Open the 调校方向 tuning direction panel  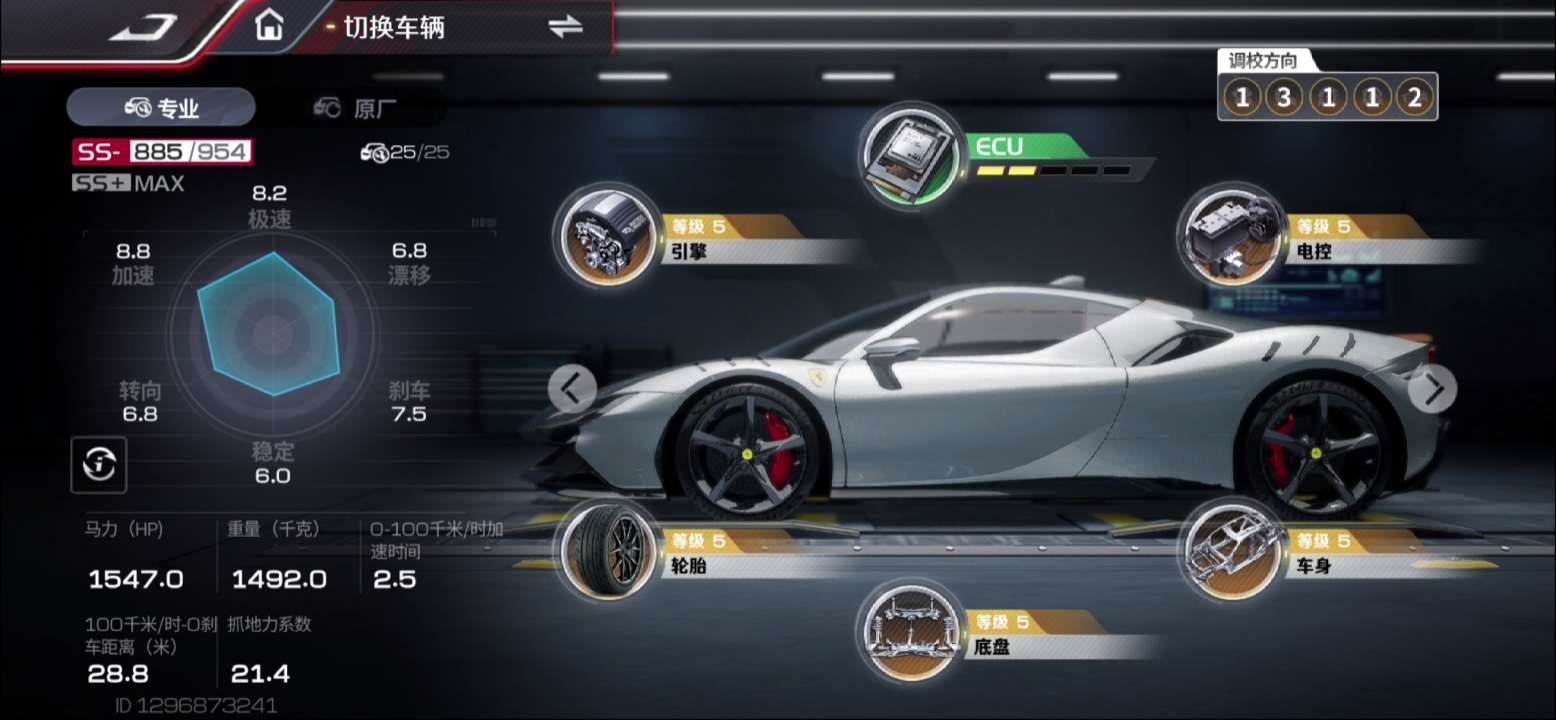click(x=1327, y=97)
